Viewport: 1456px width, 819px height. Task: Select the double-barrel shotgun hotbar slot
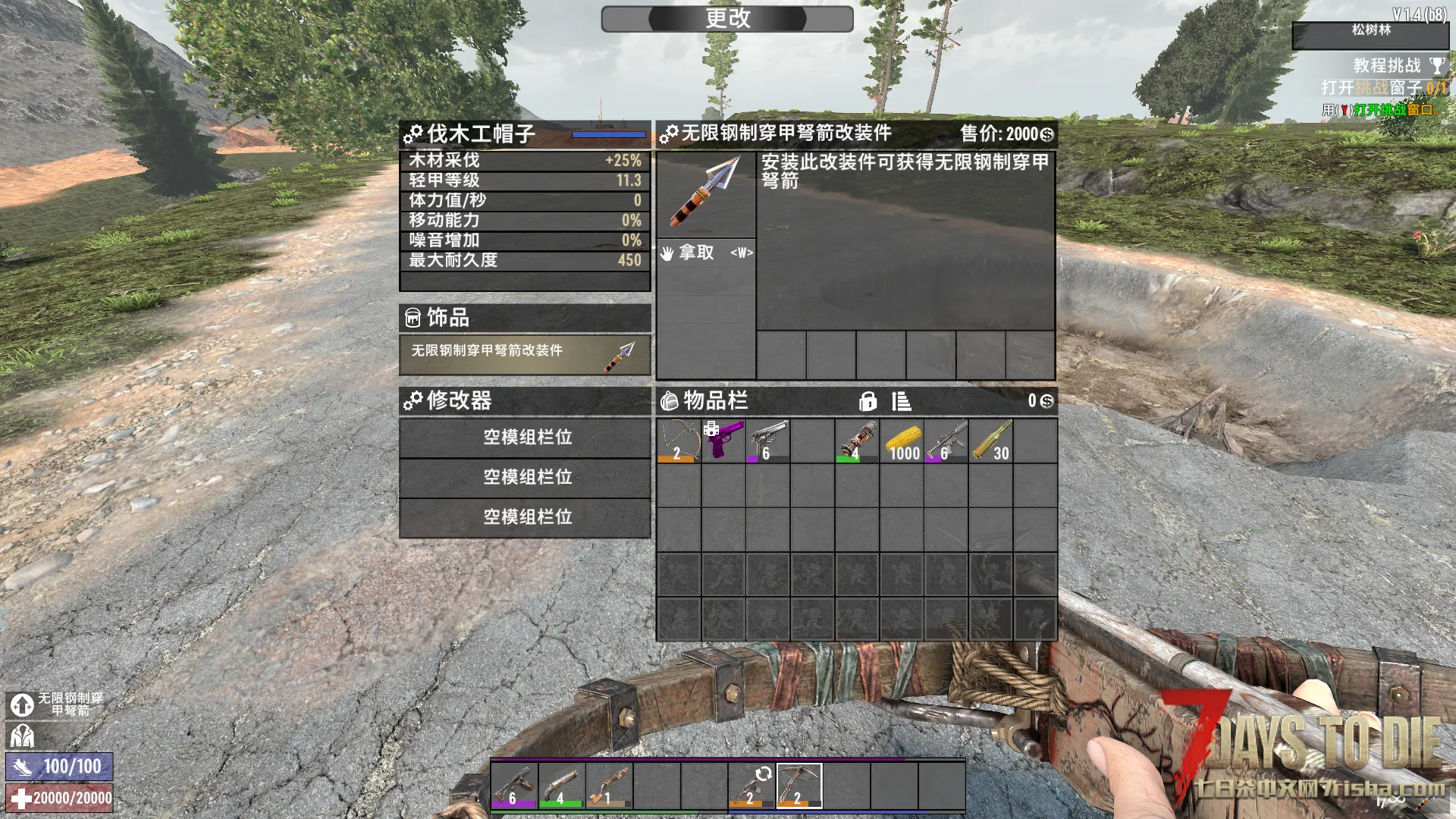561,785
